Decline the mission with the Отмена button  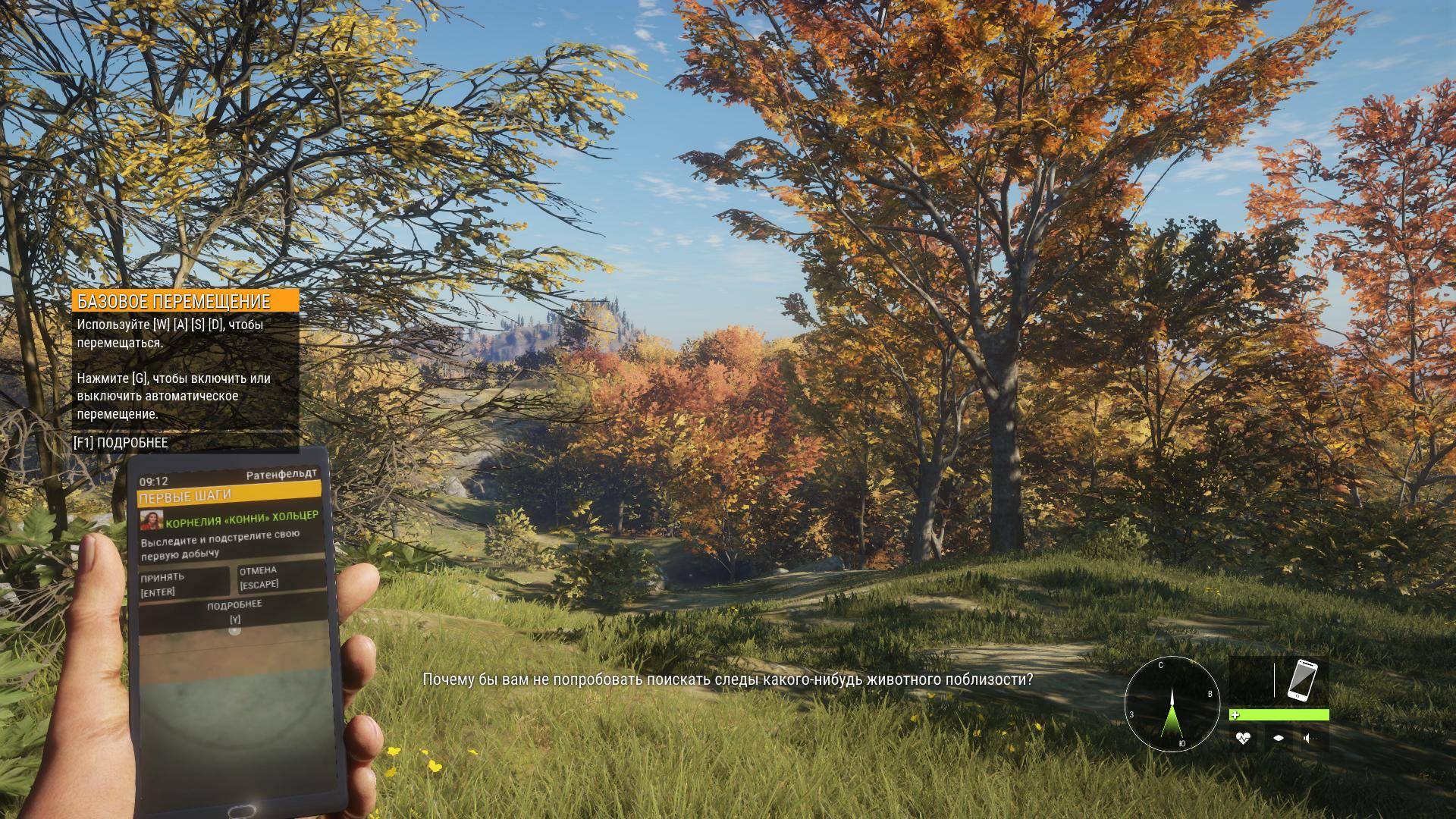pyautogui.click(x=279, y=576)
